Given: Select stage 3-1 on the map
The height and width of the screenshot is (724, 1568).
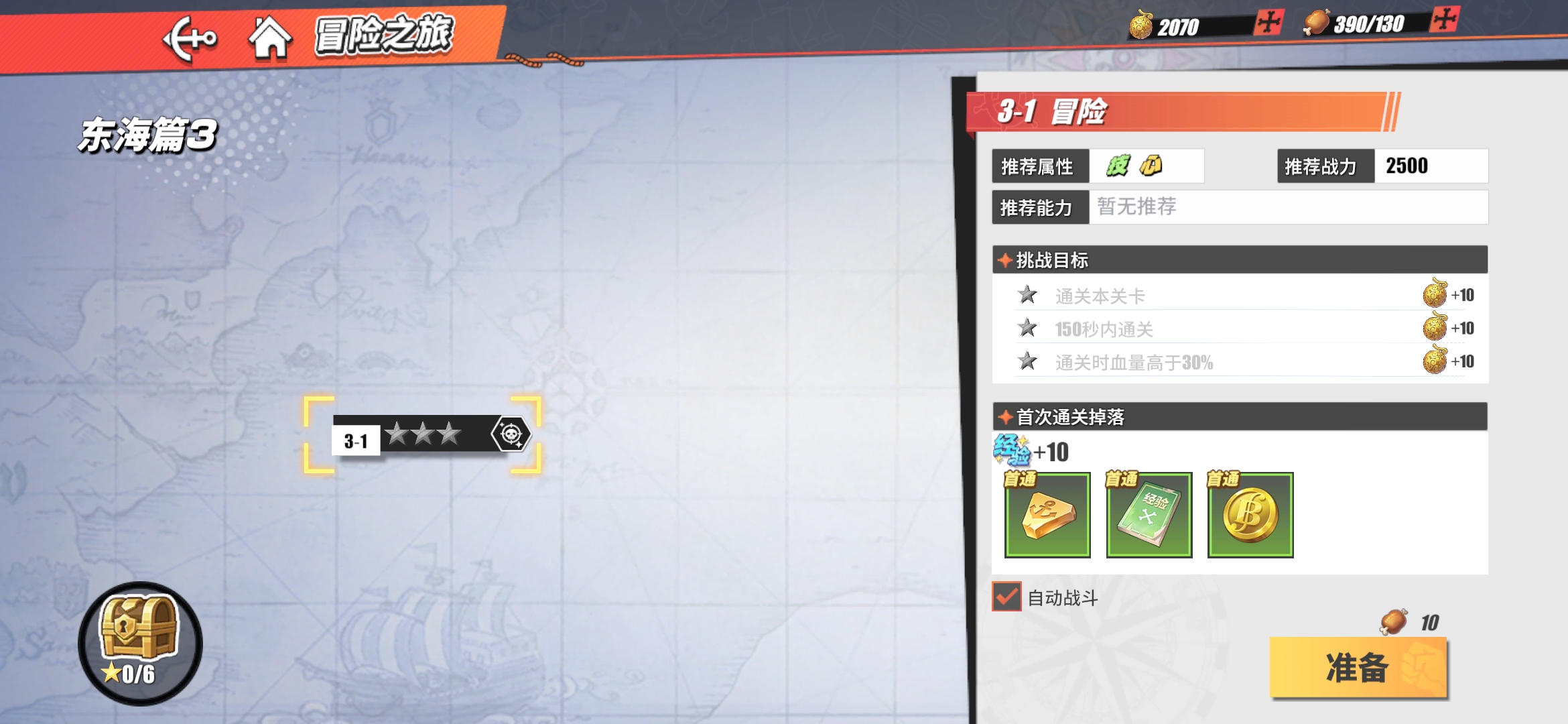Looking at the screenshot, I should click(422, 436).
